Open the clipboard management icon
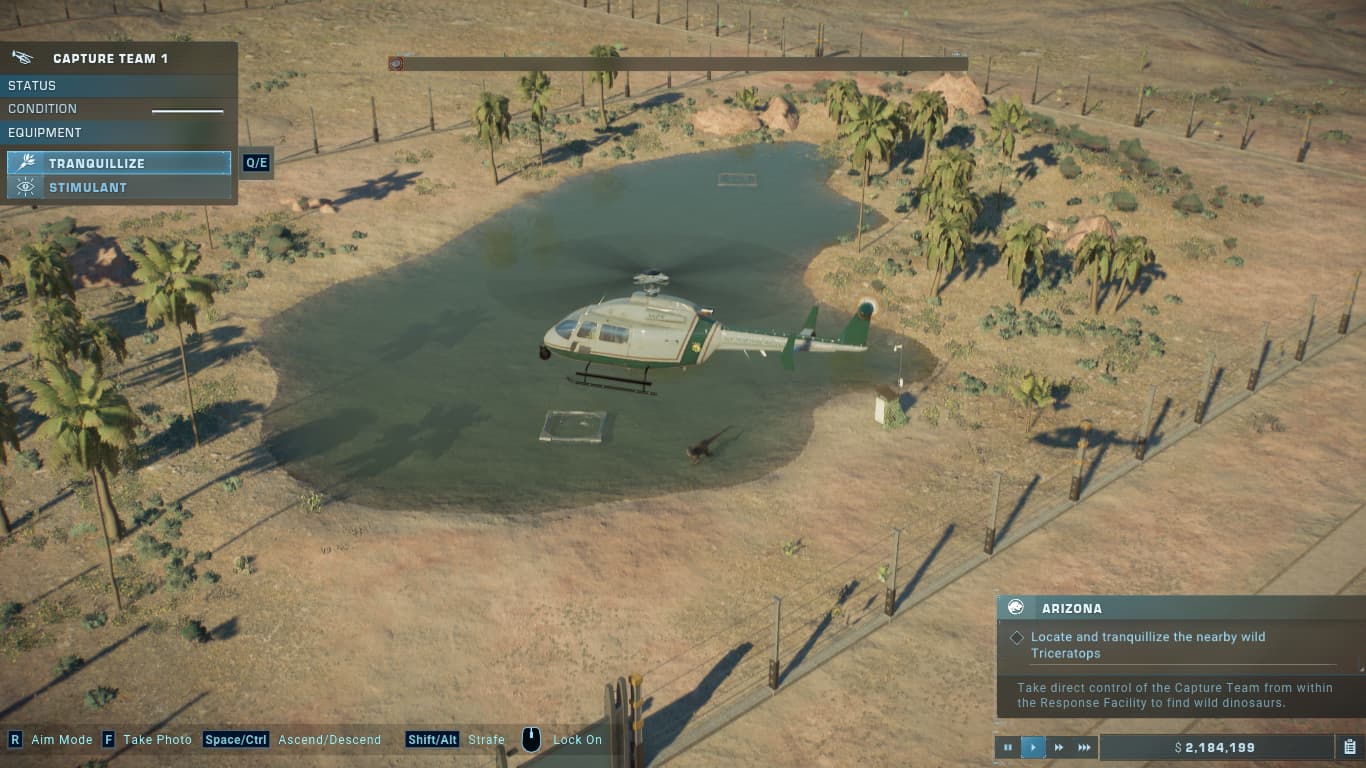 pos(1350,747)
